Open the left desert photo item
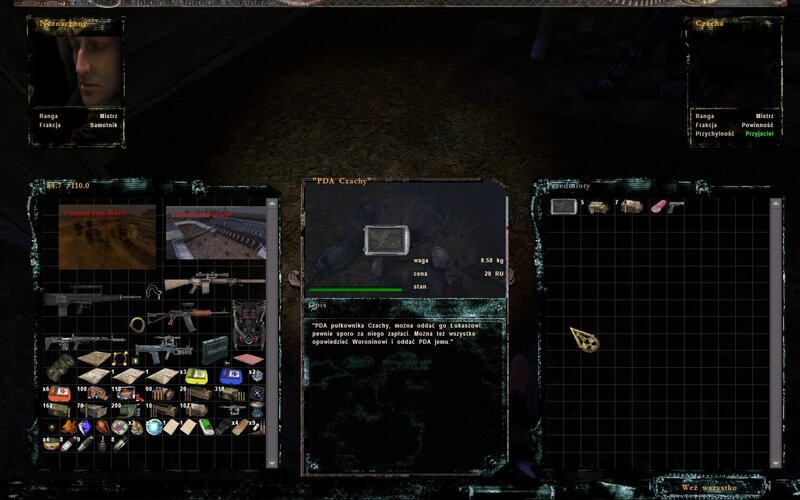The height and width of the screenshot is (500, 800). click(x=107, y=236)
